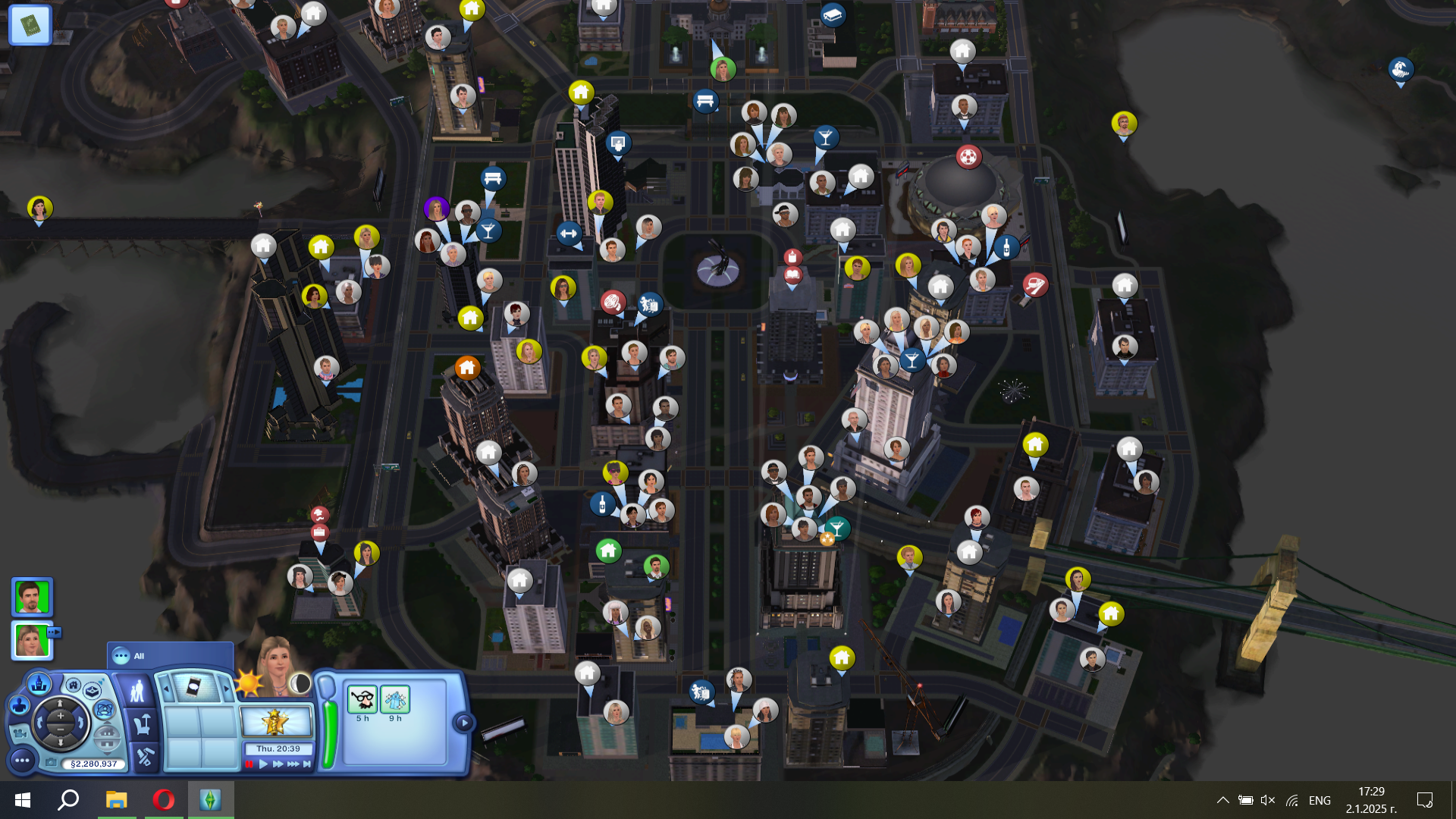The image size is (1456, 819).
Task: Pause the game with the red pause button
Action: 249,764
